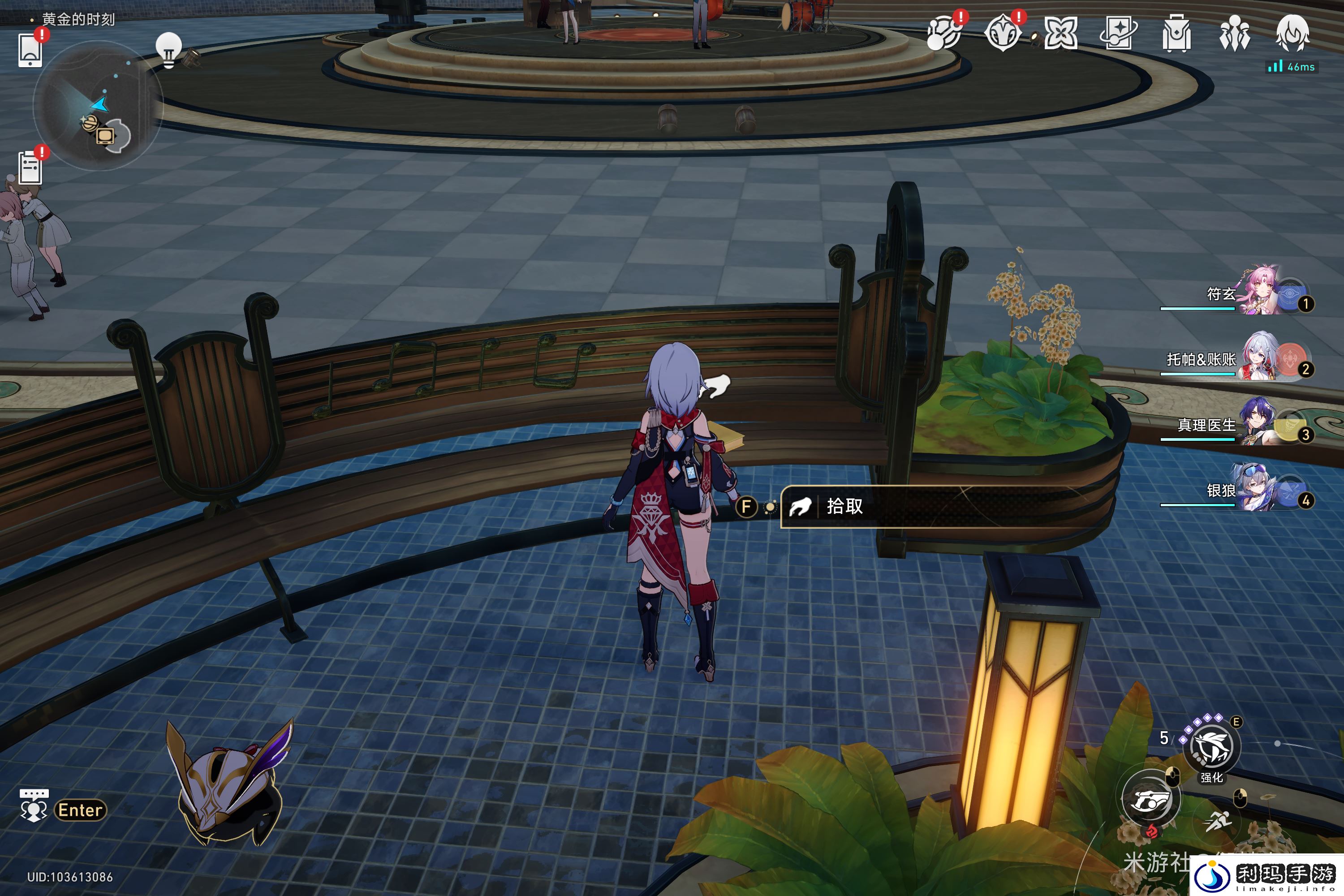Open the chat speech-bubble icon

coord(34,806)
